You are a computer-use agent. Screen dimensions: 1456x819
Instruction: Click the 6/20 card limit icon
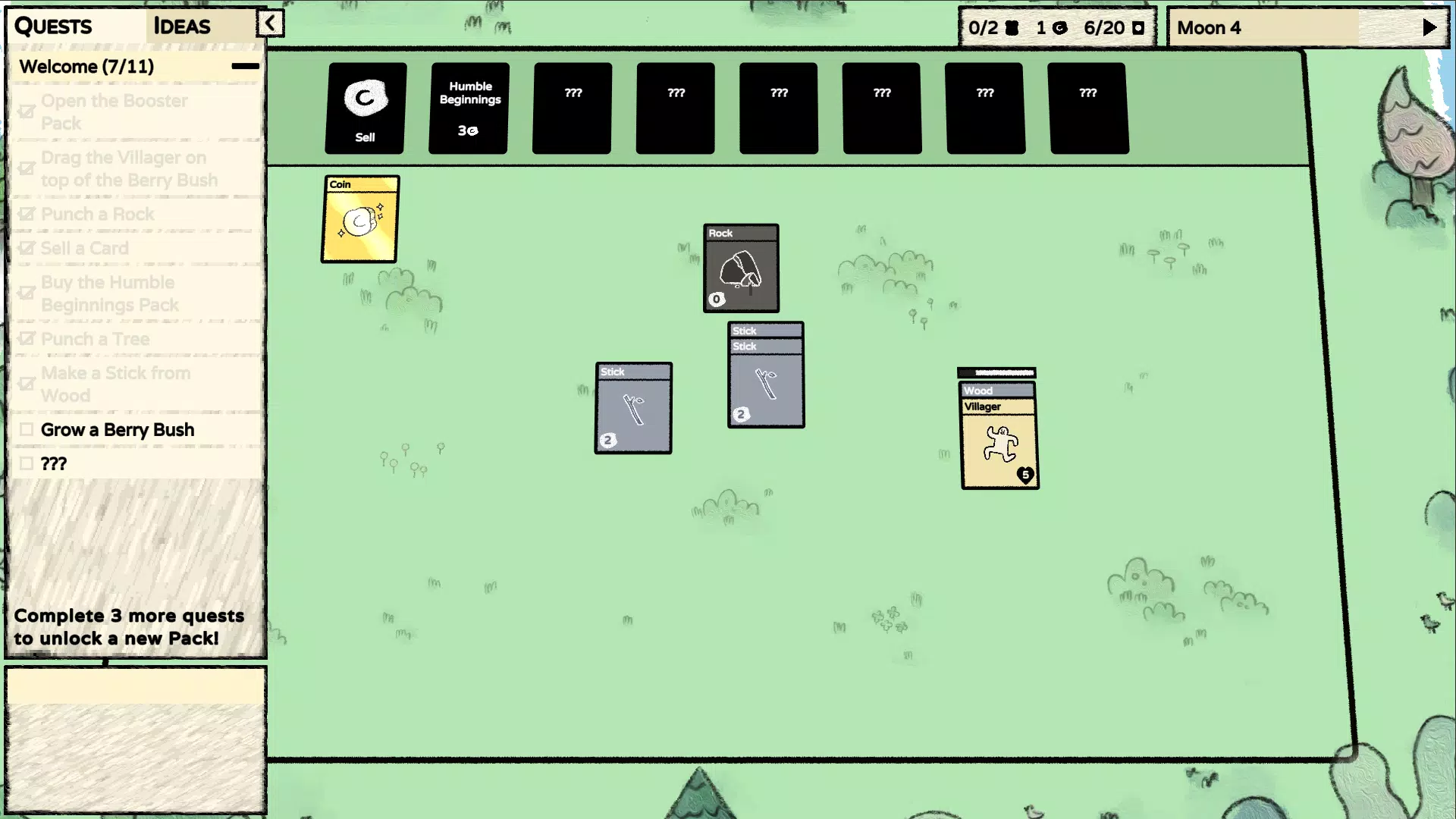pyautogui.click(x=1139, y=27)
